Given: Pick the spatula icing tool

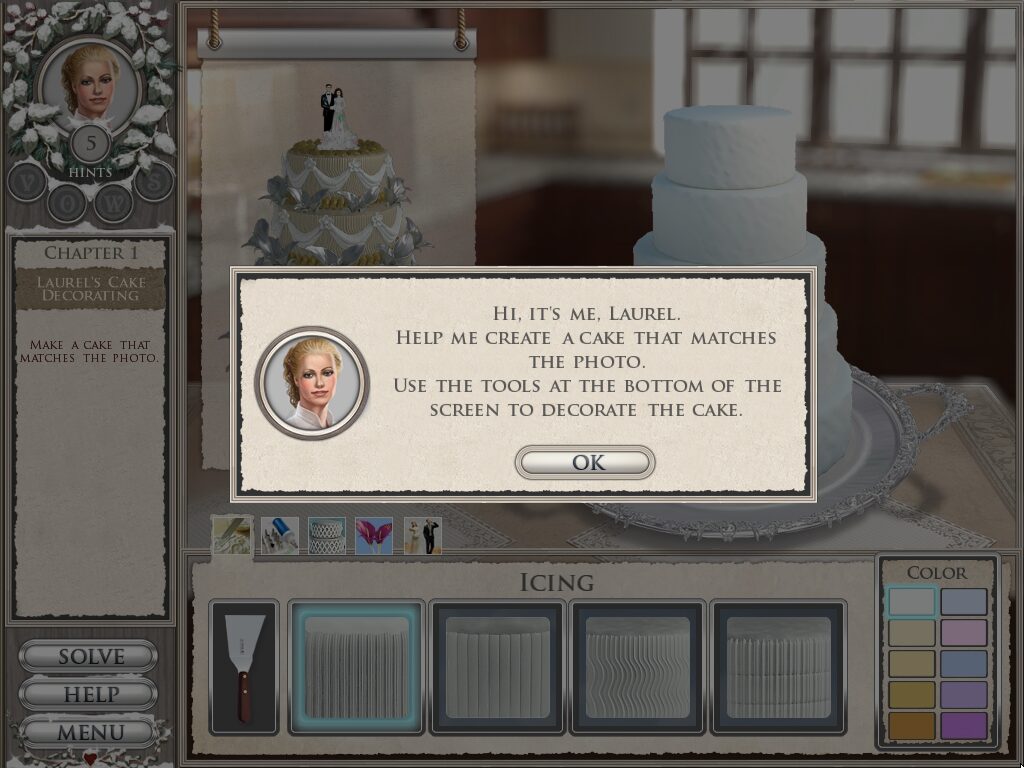Looking at the screenshot, I should tap(245, 667).
